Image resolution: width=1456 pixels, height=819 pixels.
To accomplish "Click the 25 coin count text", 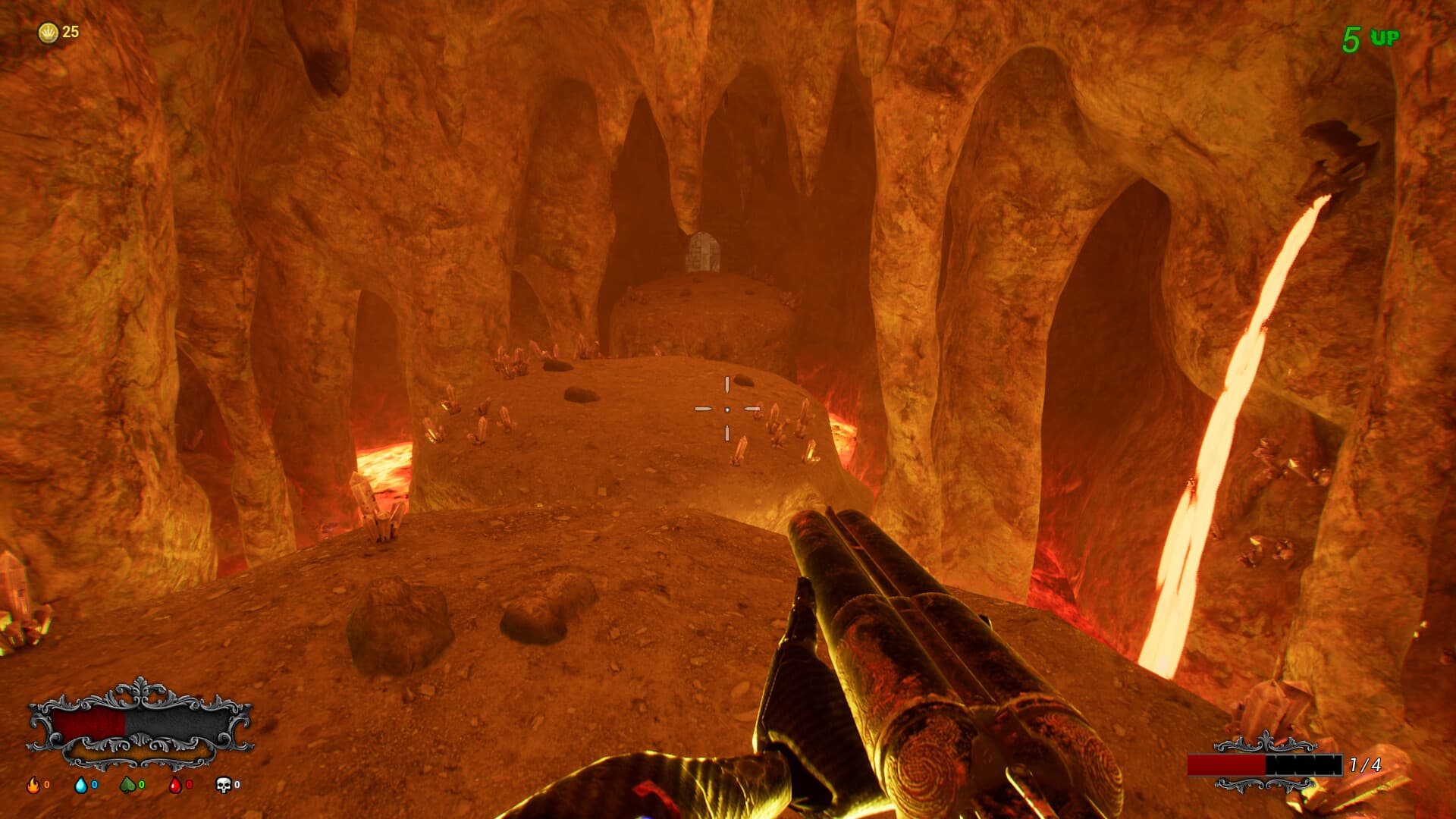I will 70,32.
